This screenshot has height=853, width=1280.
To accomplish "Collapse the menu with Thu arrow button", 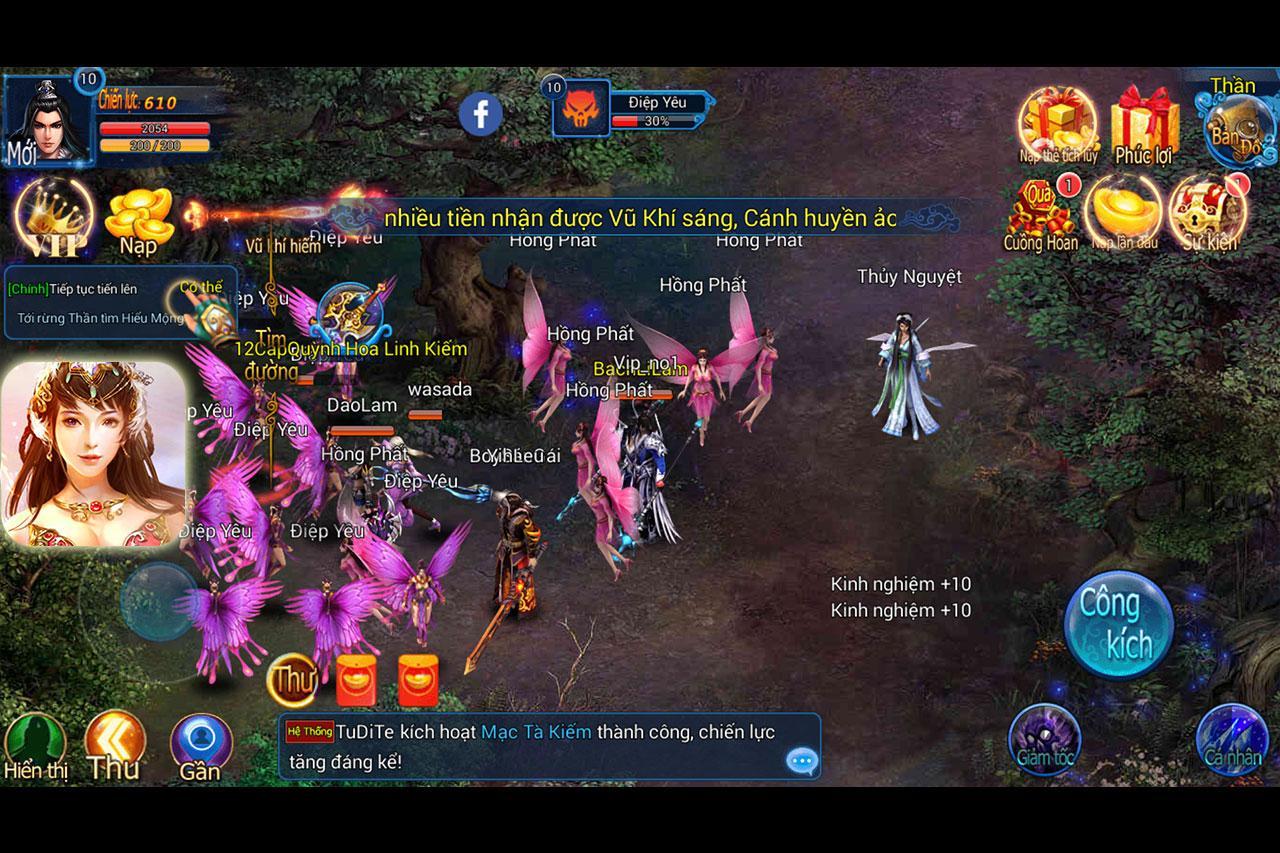I will [x=114, y=745].
